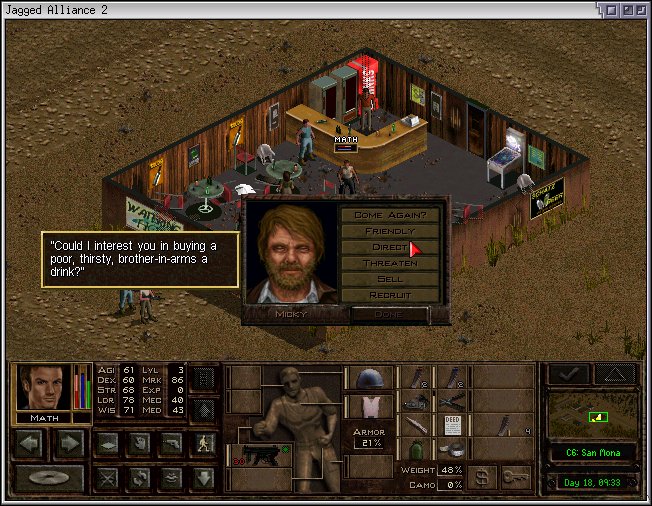This screenshot has height=506, width=652.
Task: Choose the Come Again? dialogue option
Action: tap(390, 215)
